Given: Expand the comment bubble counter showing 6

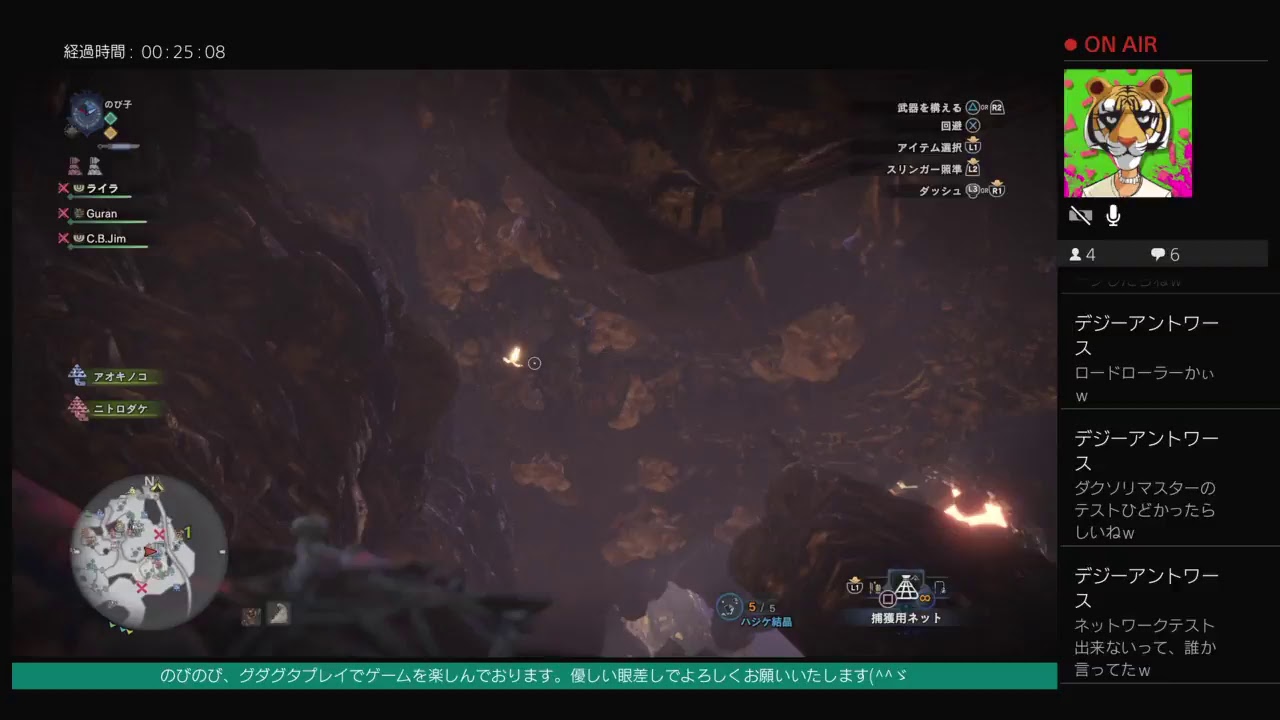Looking at the screenshot, I should pyautogui.click(x=1158, y=254).
